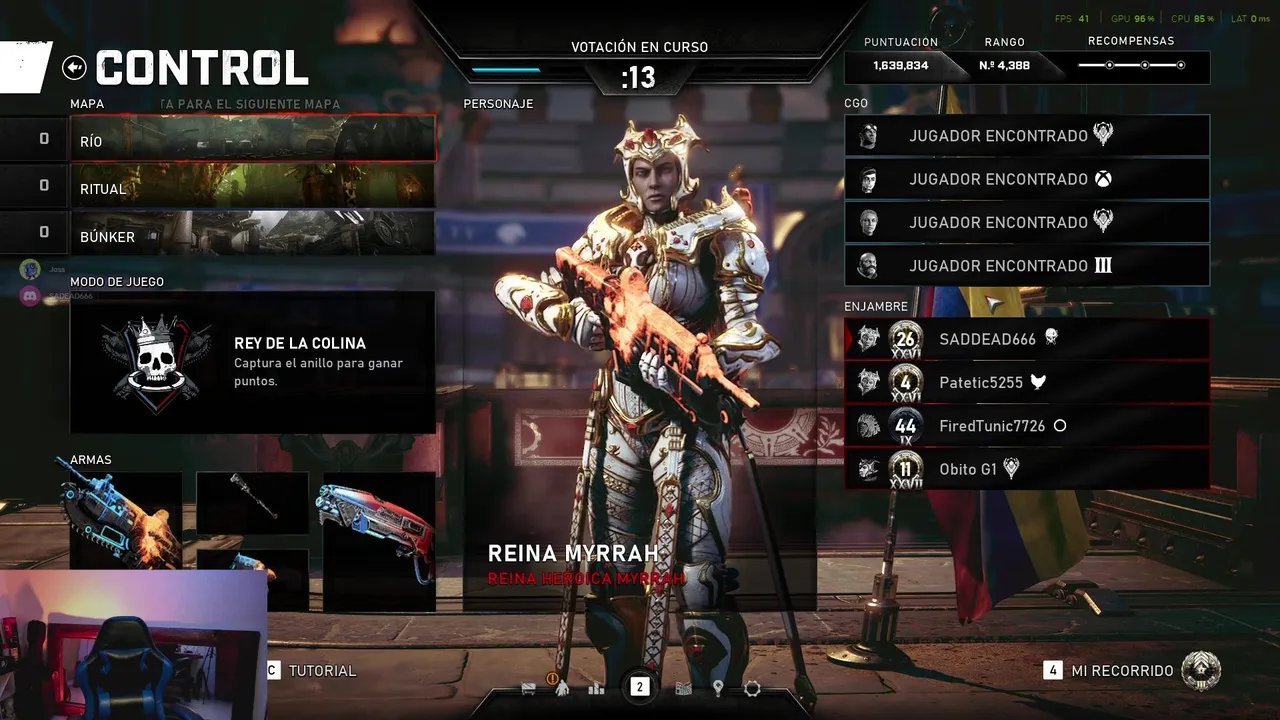Vote for the Río map
Screen dimensions: 1280x720
coord(252,139)
